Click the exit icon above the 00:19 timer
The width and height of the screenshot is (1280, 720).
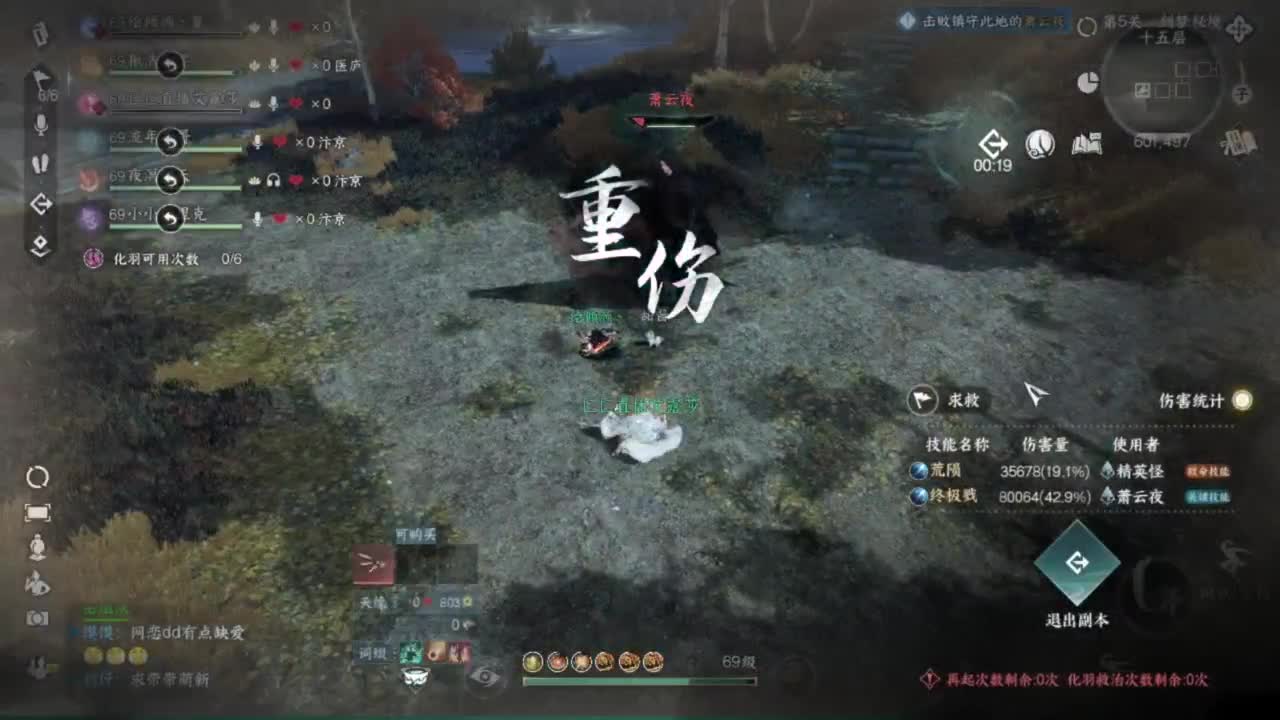994,143
